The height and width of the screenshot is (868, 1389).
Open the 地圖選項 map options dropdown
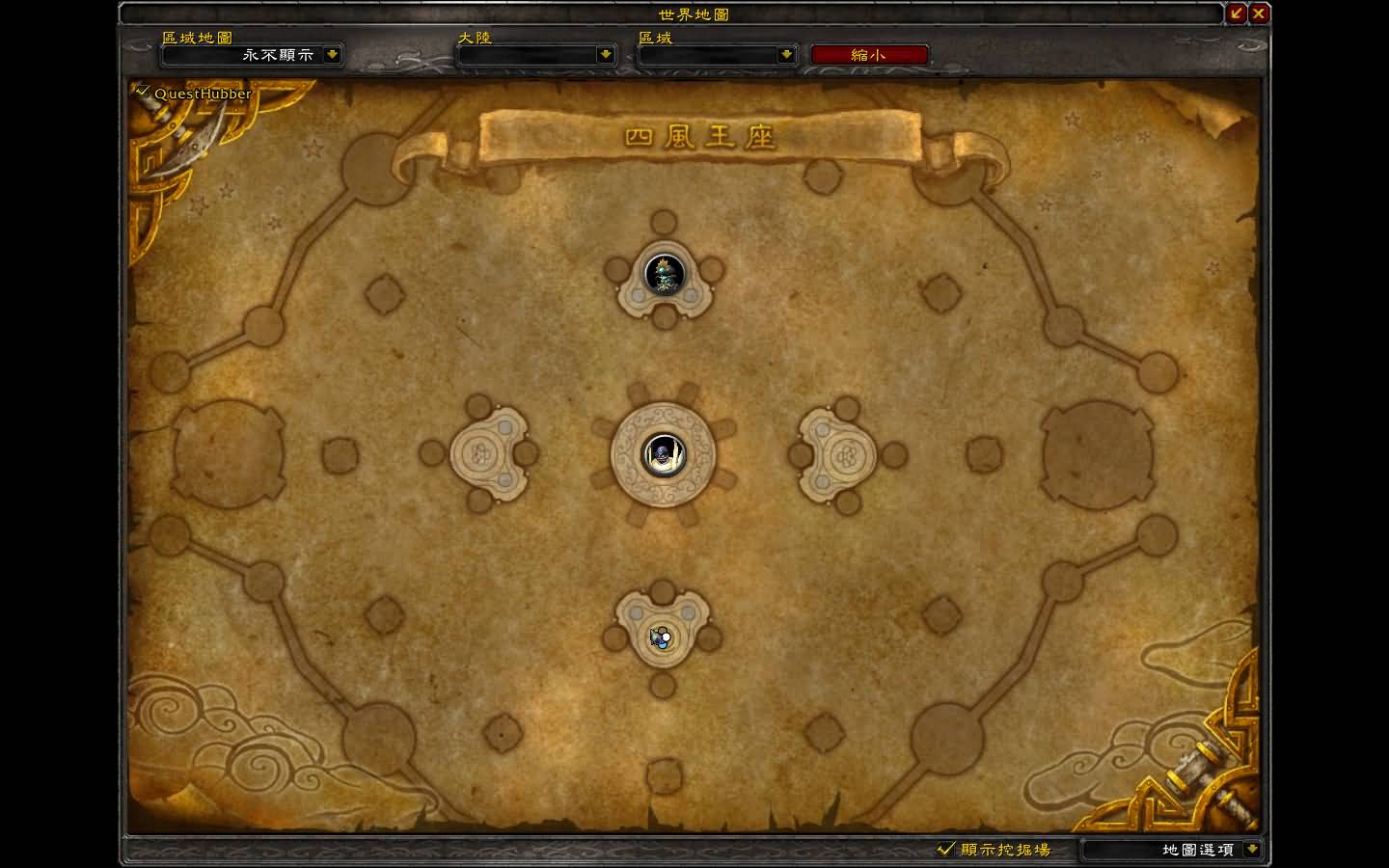1251,850
